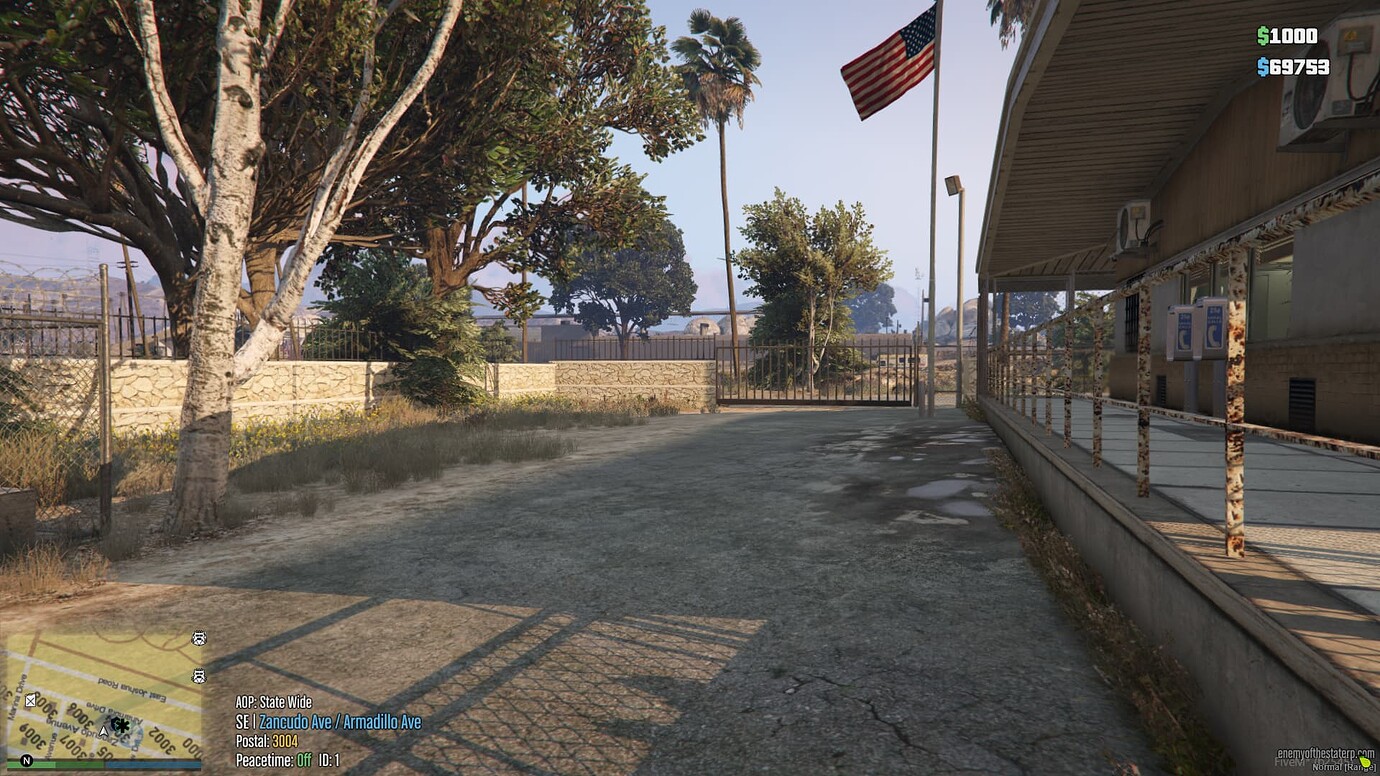Screen dimensions: 1380x776
Task: Click the lower police blip on the minimap
Action: click(198, 676)
